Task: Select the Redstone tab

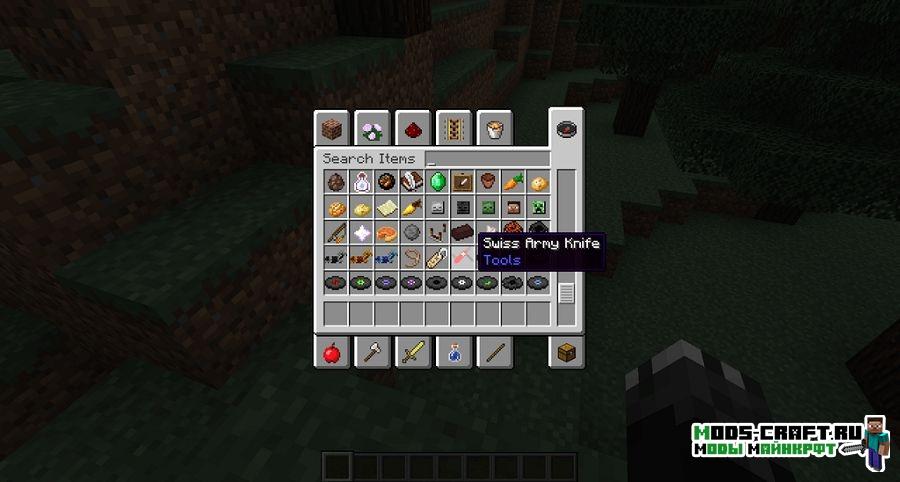Action: tap(411, 127)
